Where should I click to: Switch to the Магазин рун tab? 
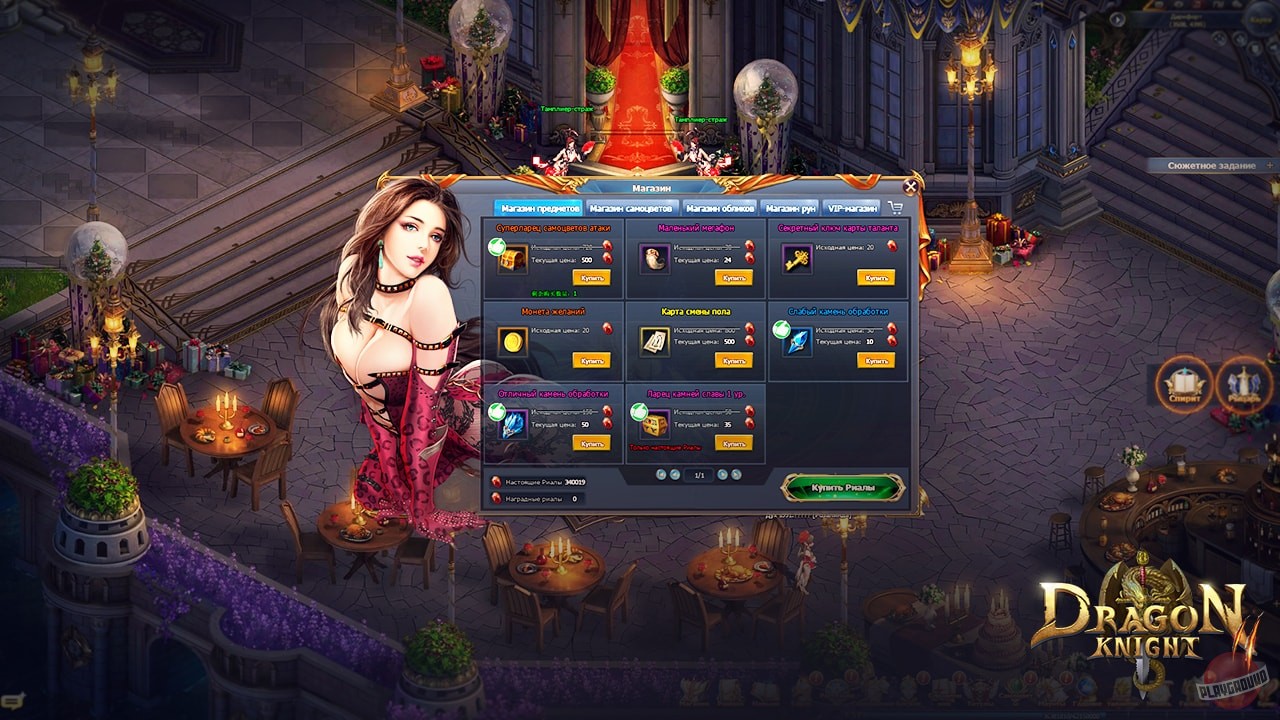point(789,206)
